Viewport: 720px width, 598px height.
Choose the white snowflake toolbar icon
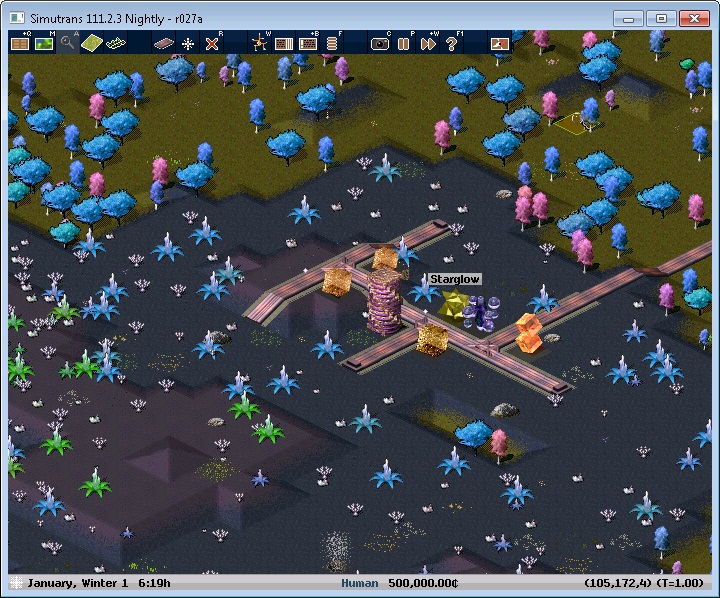(x=188, y=43)
